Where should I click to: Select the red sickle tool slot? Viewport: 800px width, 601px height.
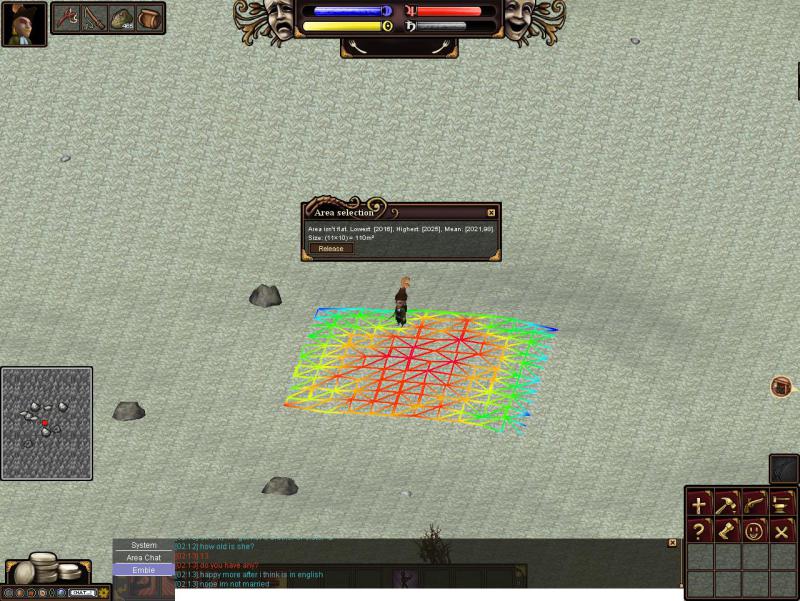point(67,18)
